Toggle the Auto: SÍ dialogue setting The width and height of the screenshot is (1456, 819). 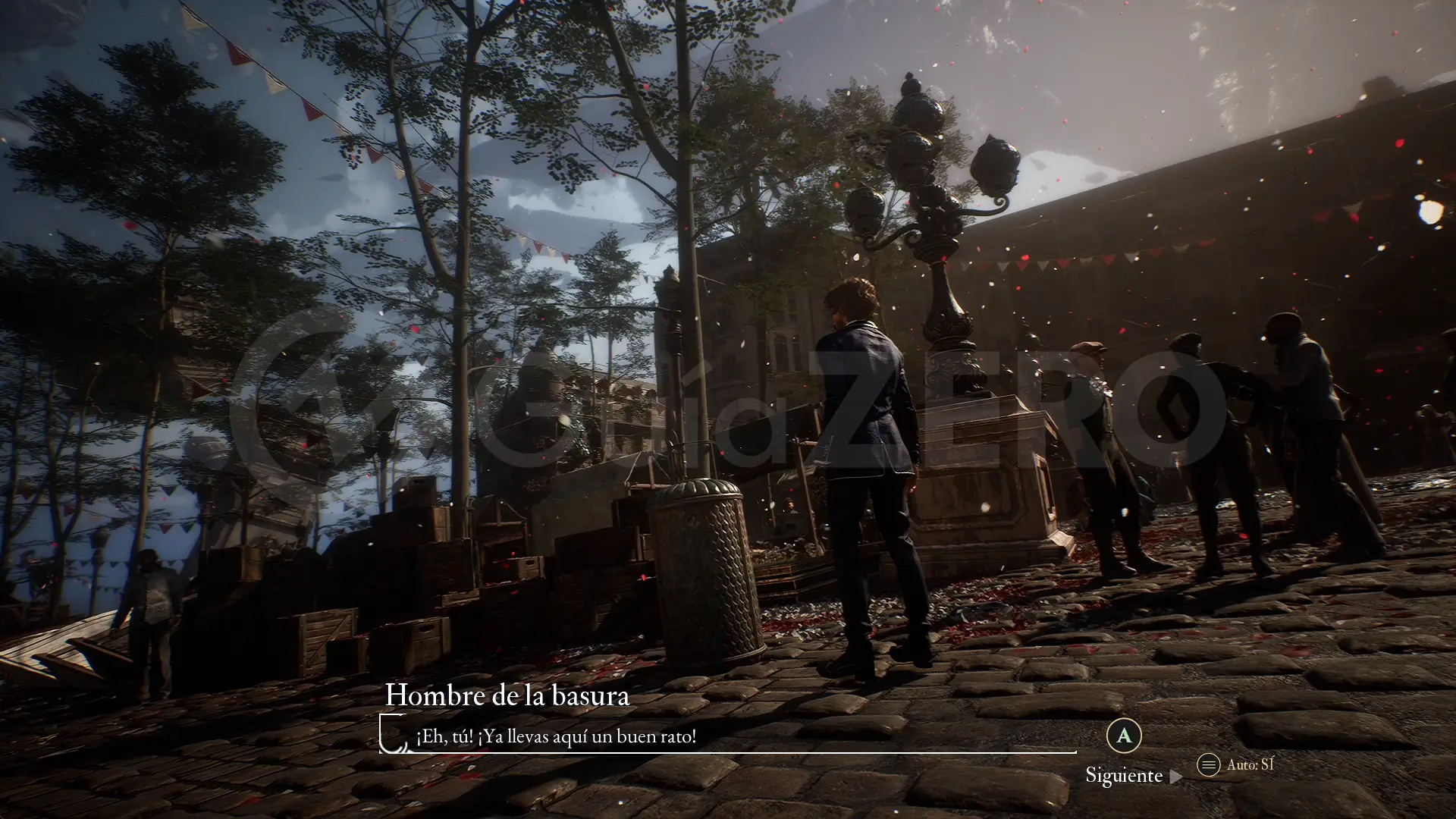point(1235,764)
